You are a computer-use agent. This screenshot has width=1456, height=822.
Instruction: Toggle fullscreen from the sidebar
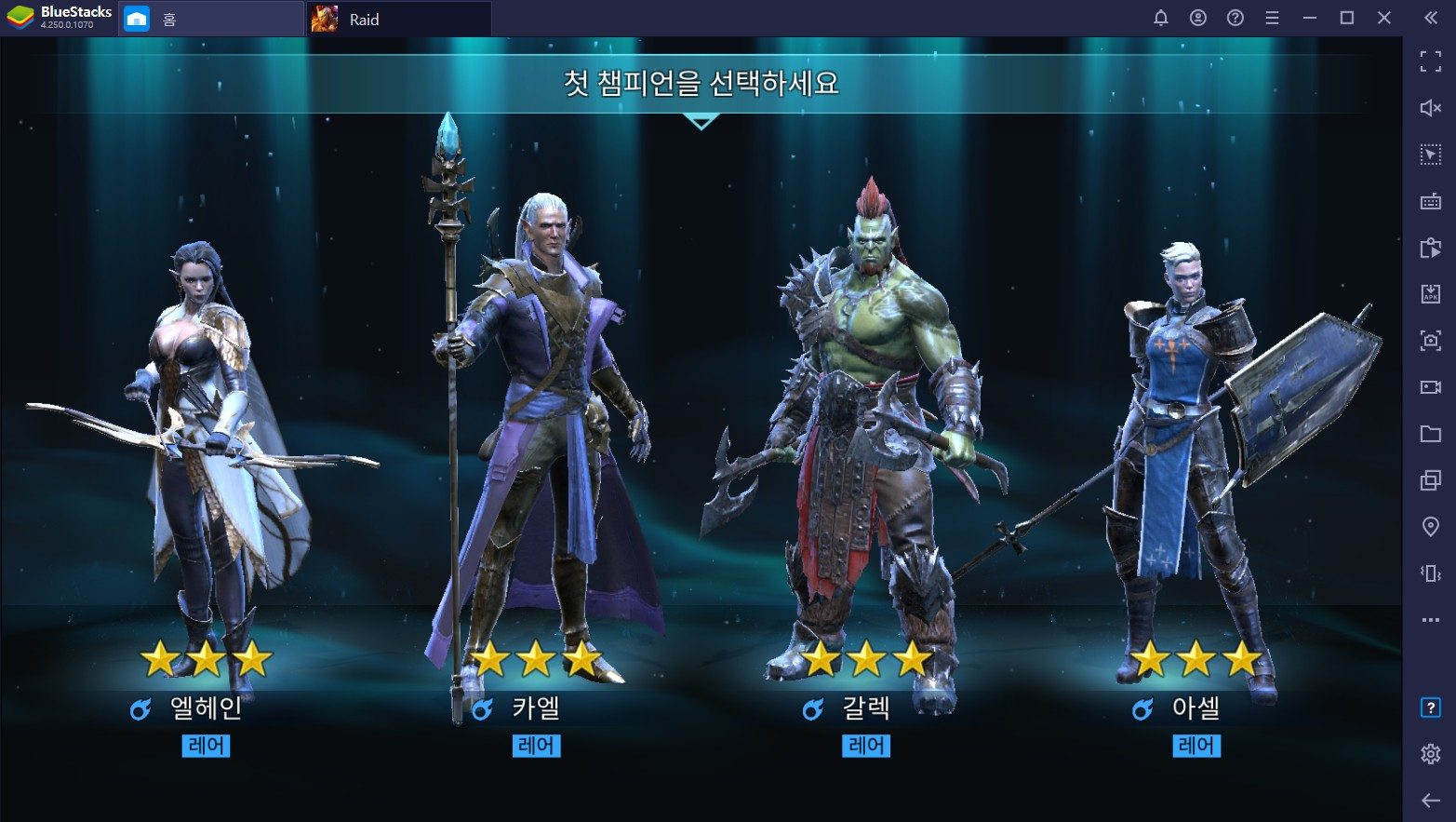point(1430,61)
